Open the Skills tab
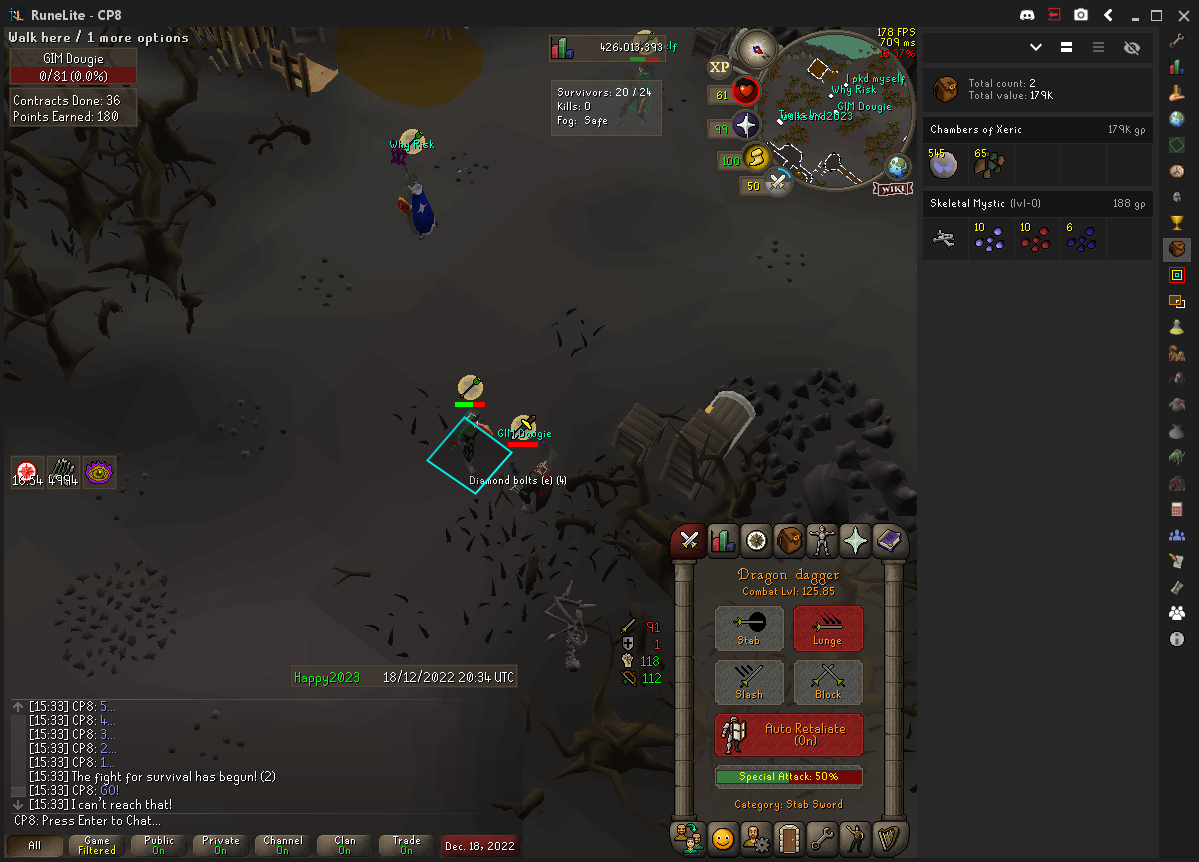 tap(722, 541)
